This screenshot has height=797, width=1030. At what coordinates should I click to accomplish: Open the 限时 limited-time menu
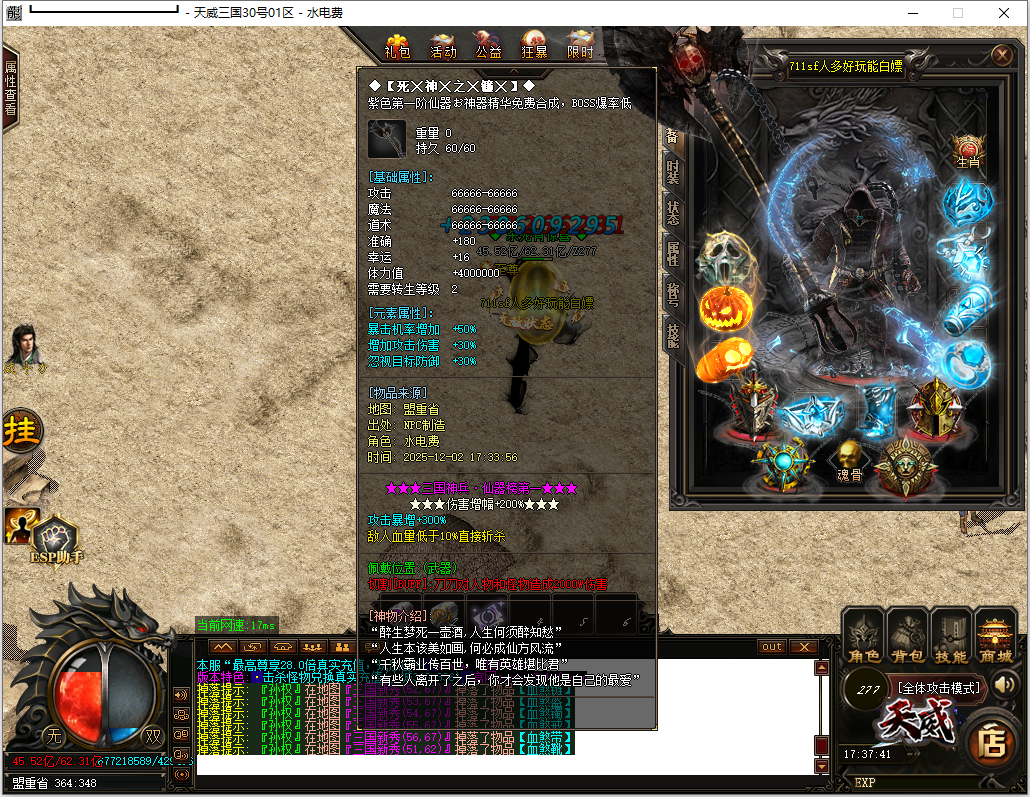coord(580,45)
